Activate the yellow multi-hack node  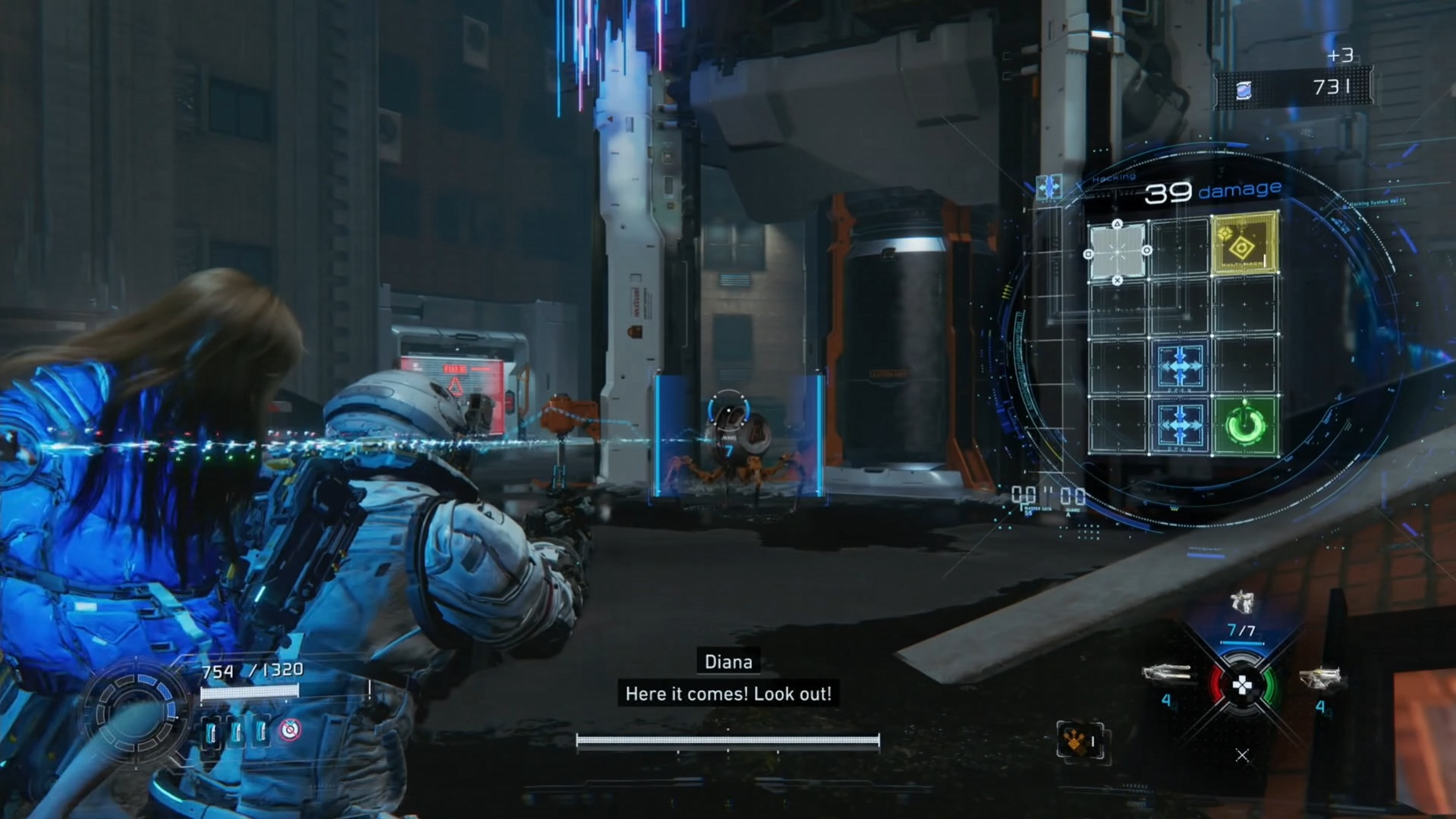click(x=1244, y=244)
